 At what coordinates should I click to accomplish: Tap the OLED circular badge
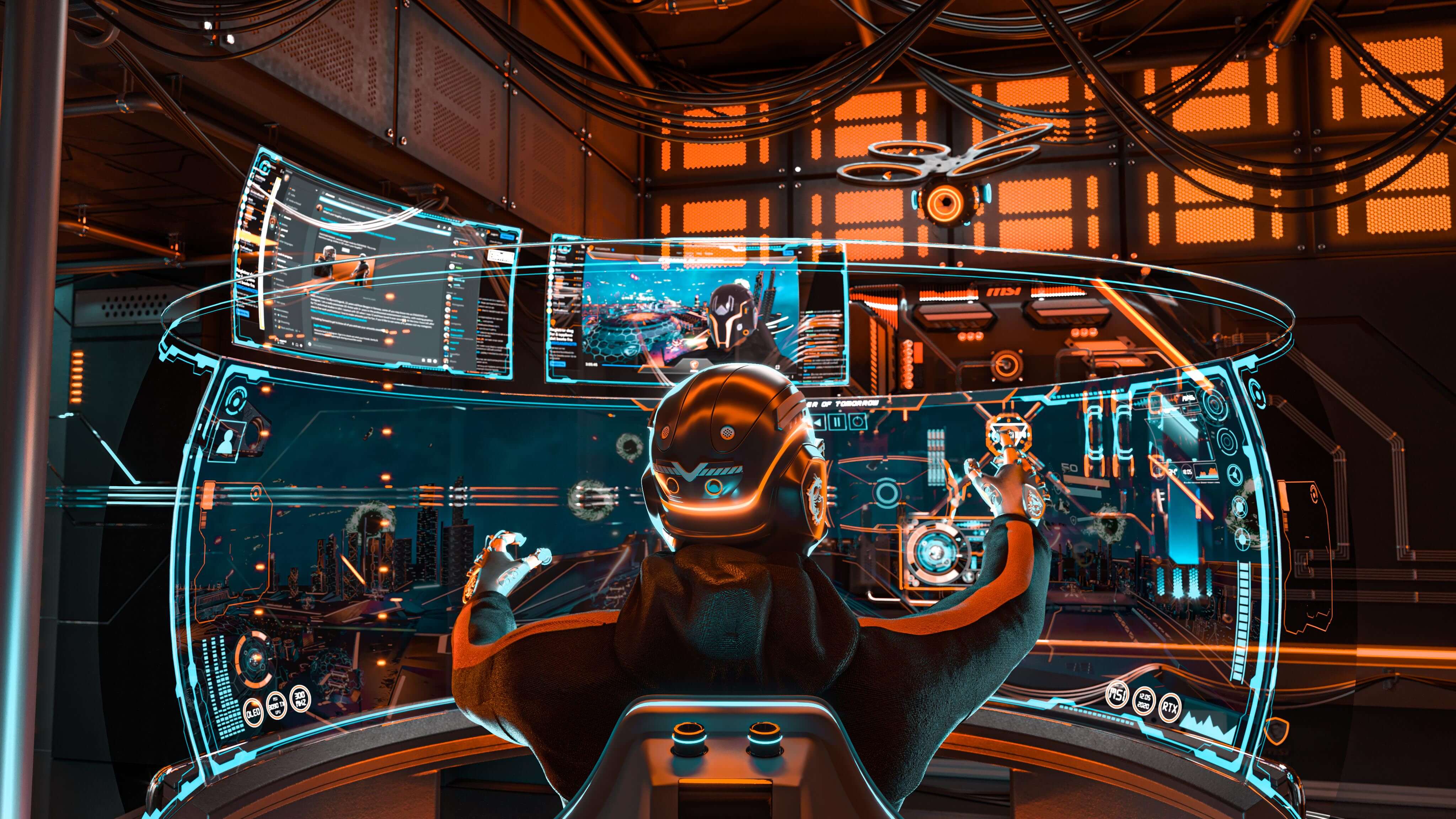253,712
